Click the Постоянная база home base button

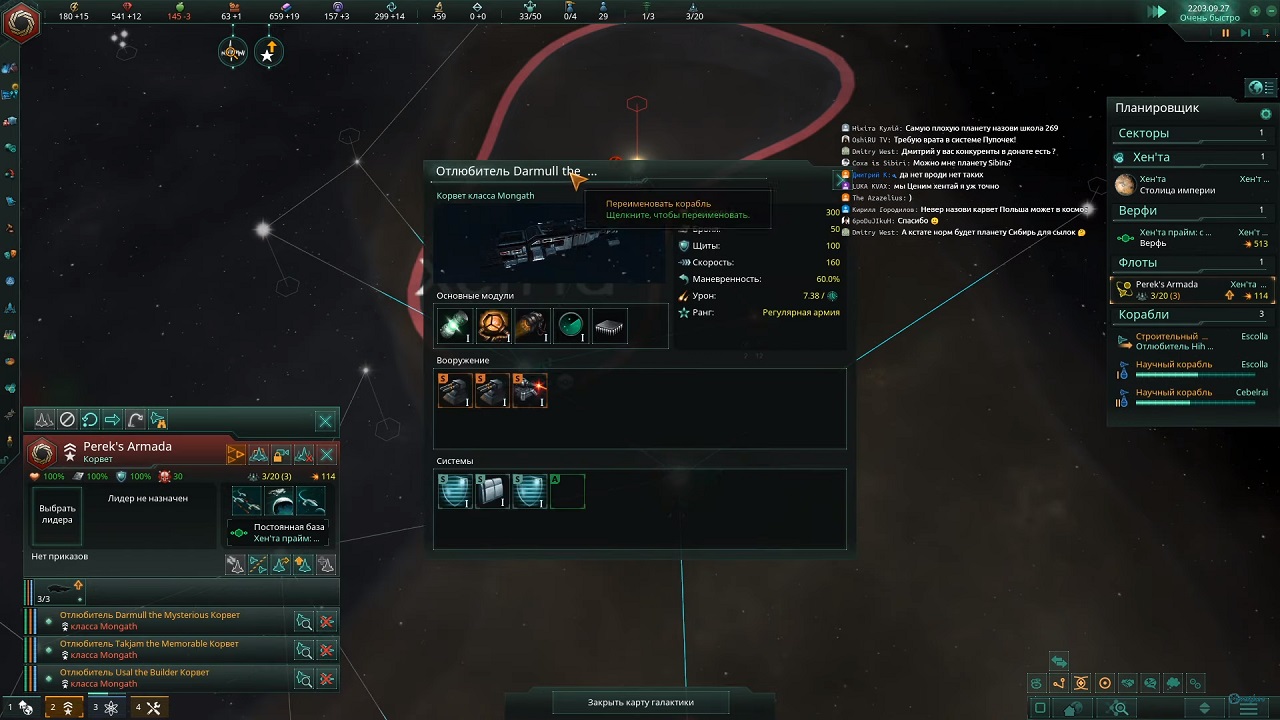(x=278, y=532)
